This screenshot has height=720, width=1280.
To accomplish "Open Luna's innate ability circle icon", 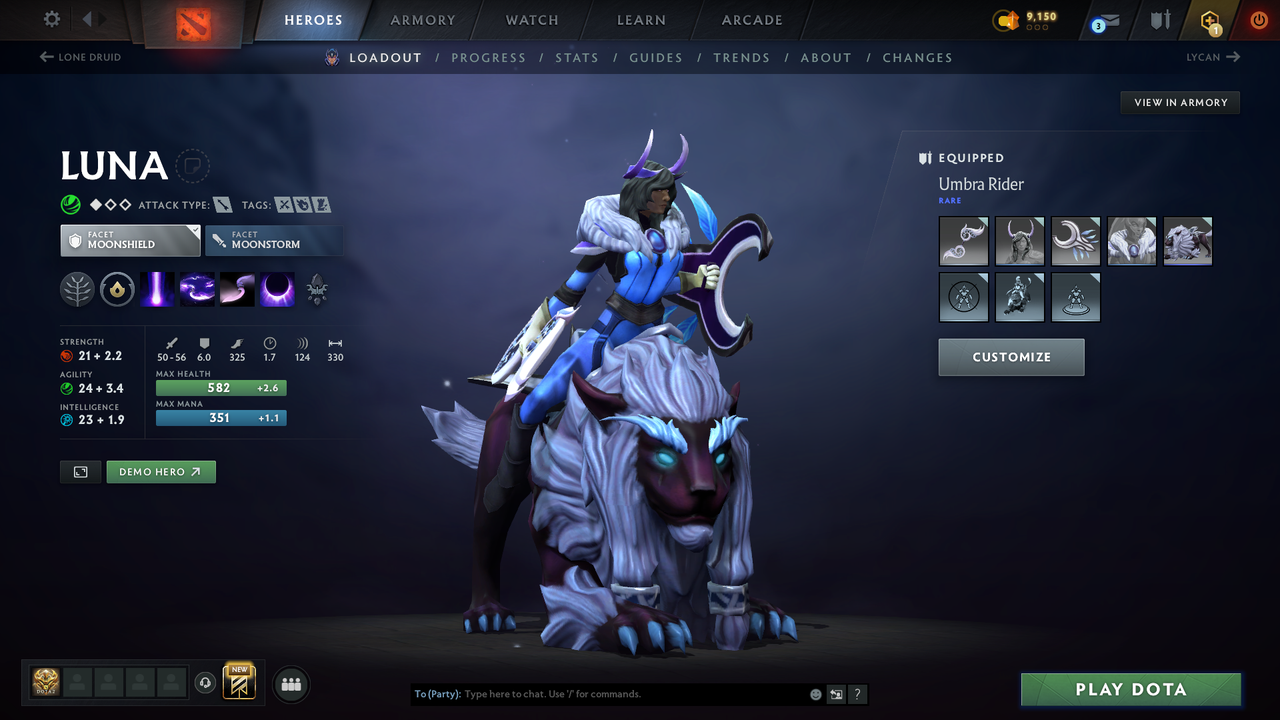I will pos(117,289).
